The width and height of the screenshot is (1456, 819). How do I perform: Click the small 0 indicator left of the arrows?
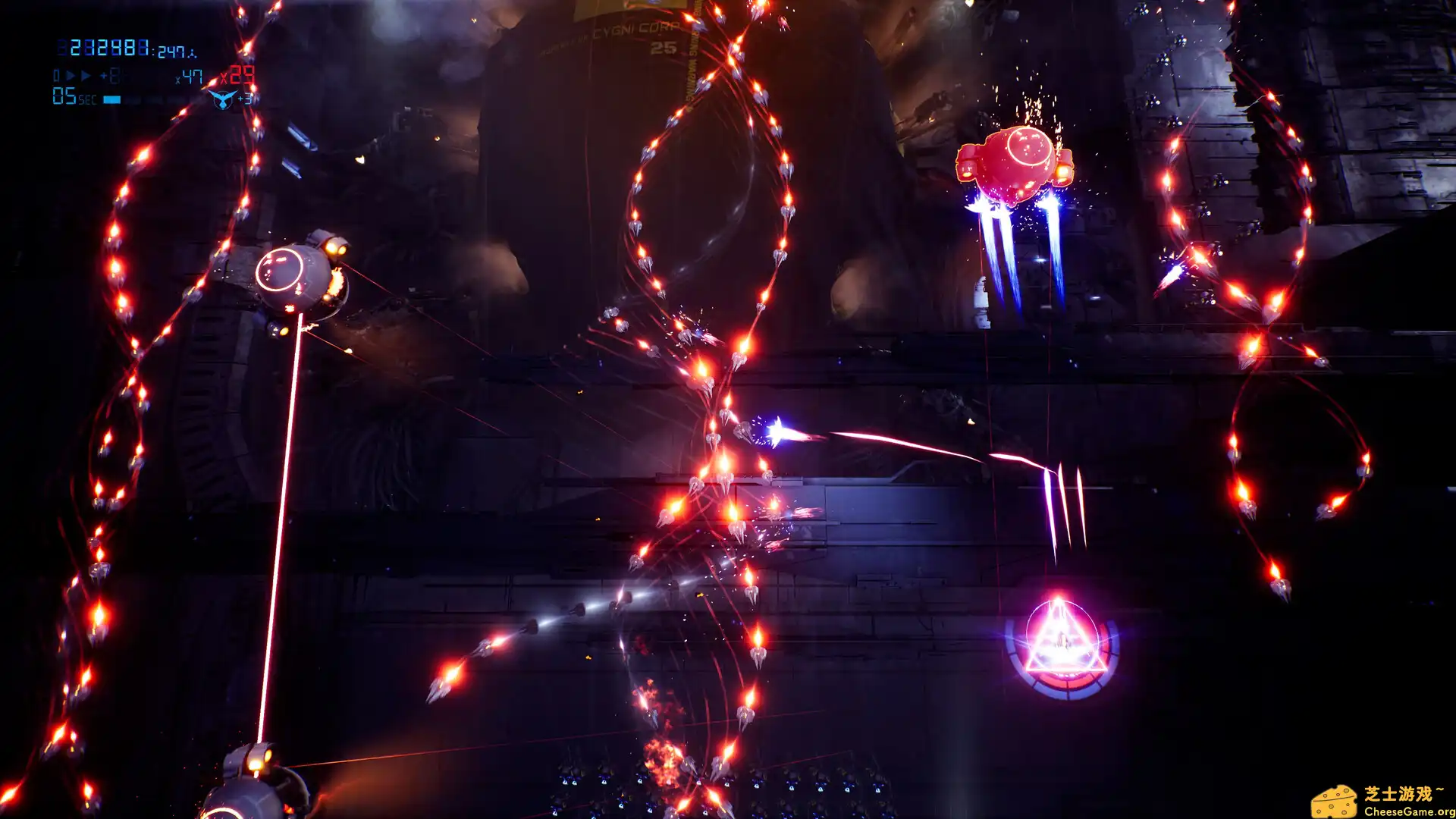click(55, 75)
